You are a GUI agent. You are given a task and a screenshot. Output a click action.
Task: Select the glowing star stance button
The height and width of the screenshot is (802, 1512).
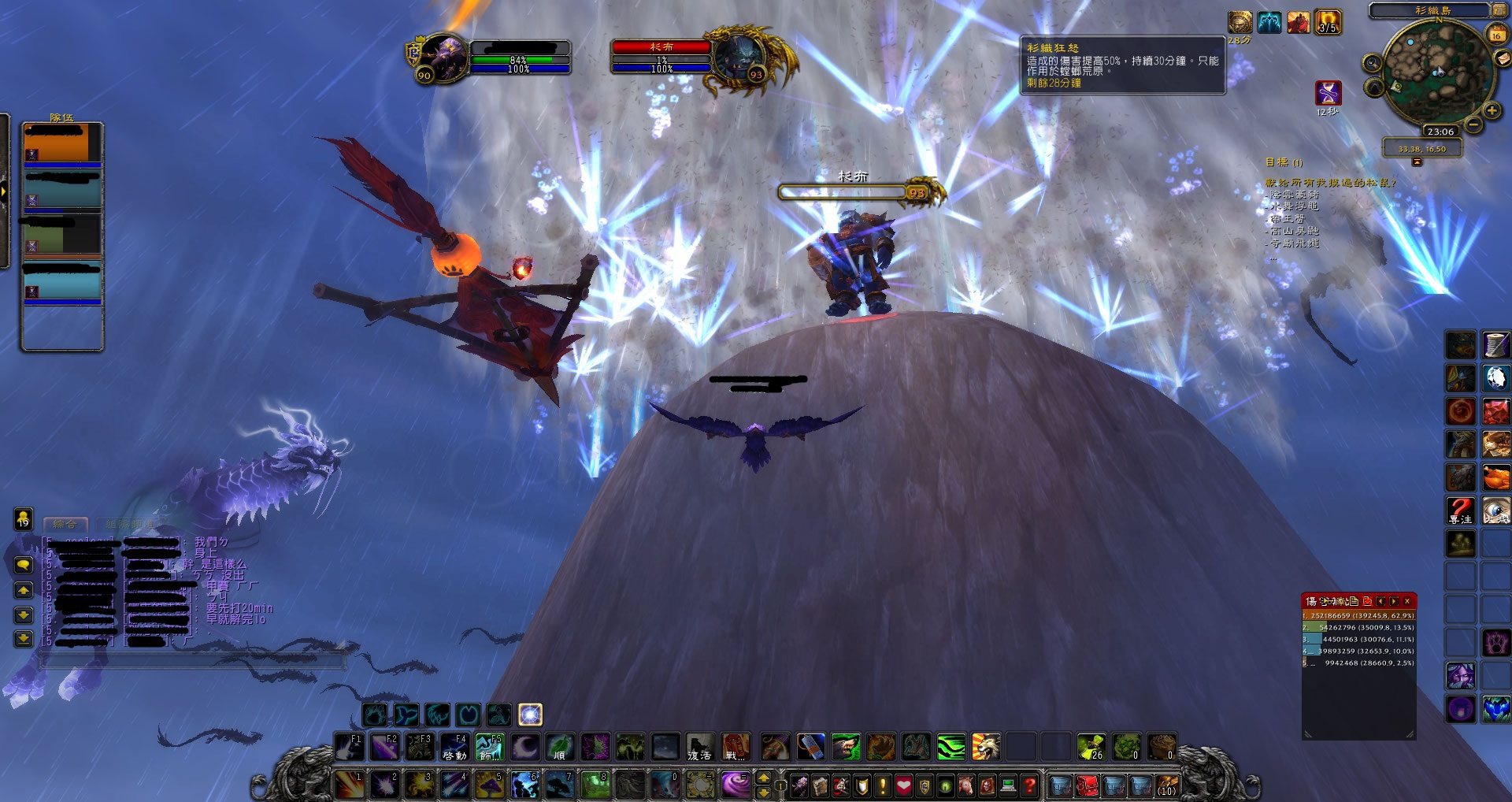(530, 715)
